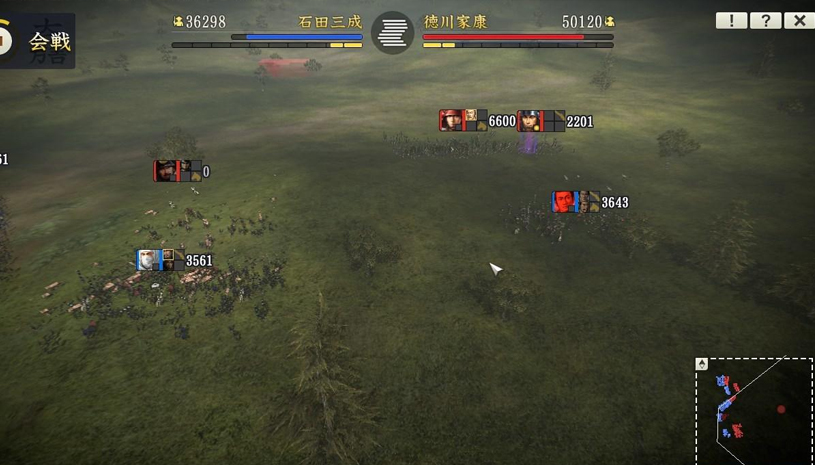815x465 pixels.
Task: Open help with the question mark button
Action: pos(765,20)
